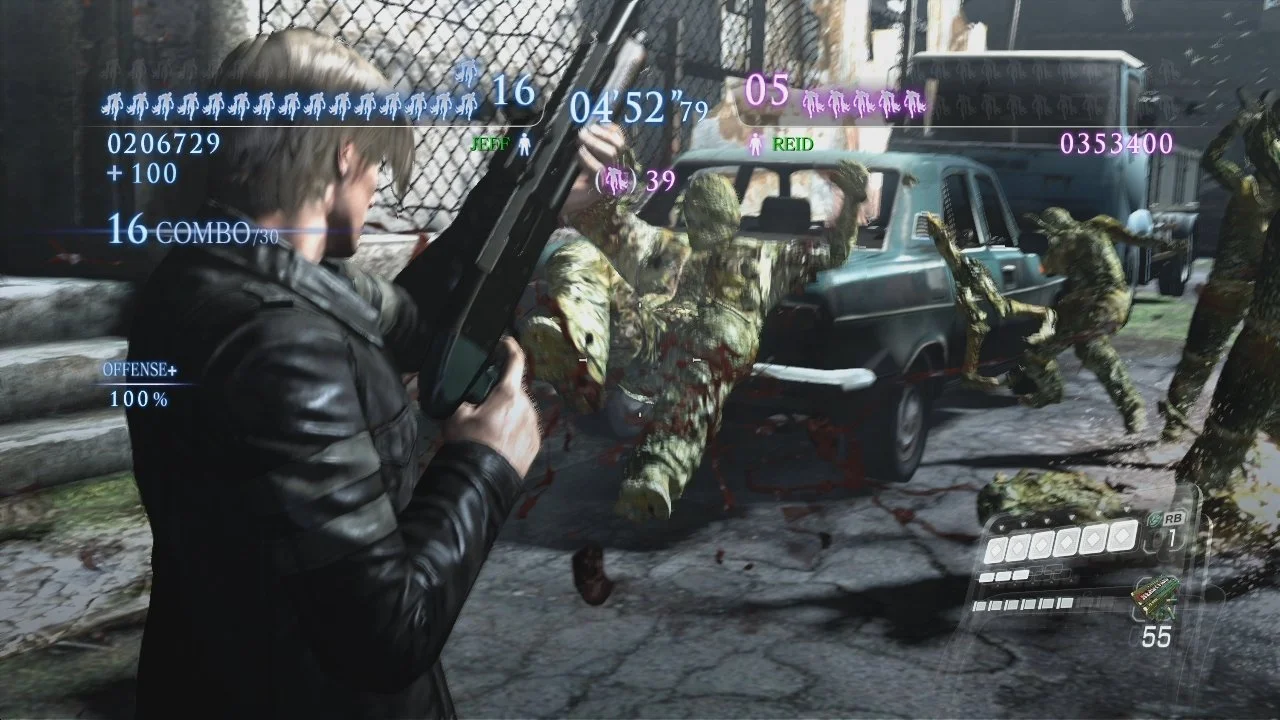The image size is (1280, 720).
Task: Click the 04'52"79 match timer
Action: coord(634,105)
